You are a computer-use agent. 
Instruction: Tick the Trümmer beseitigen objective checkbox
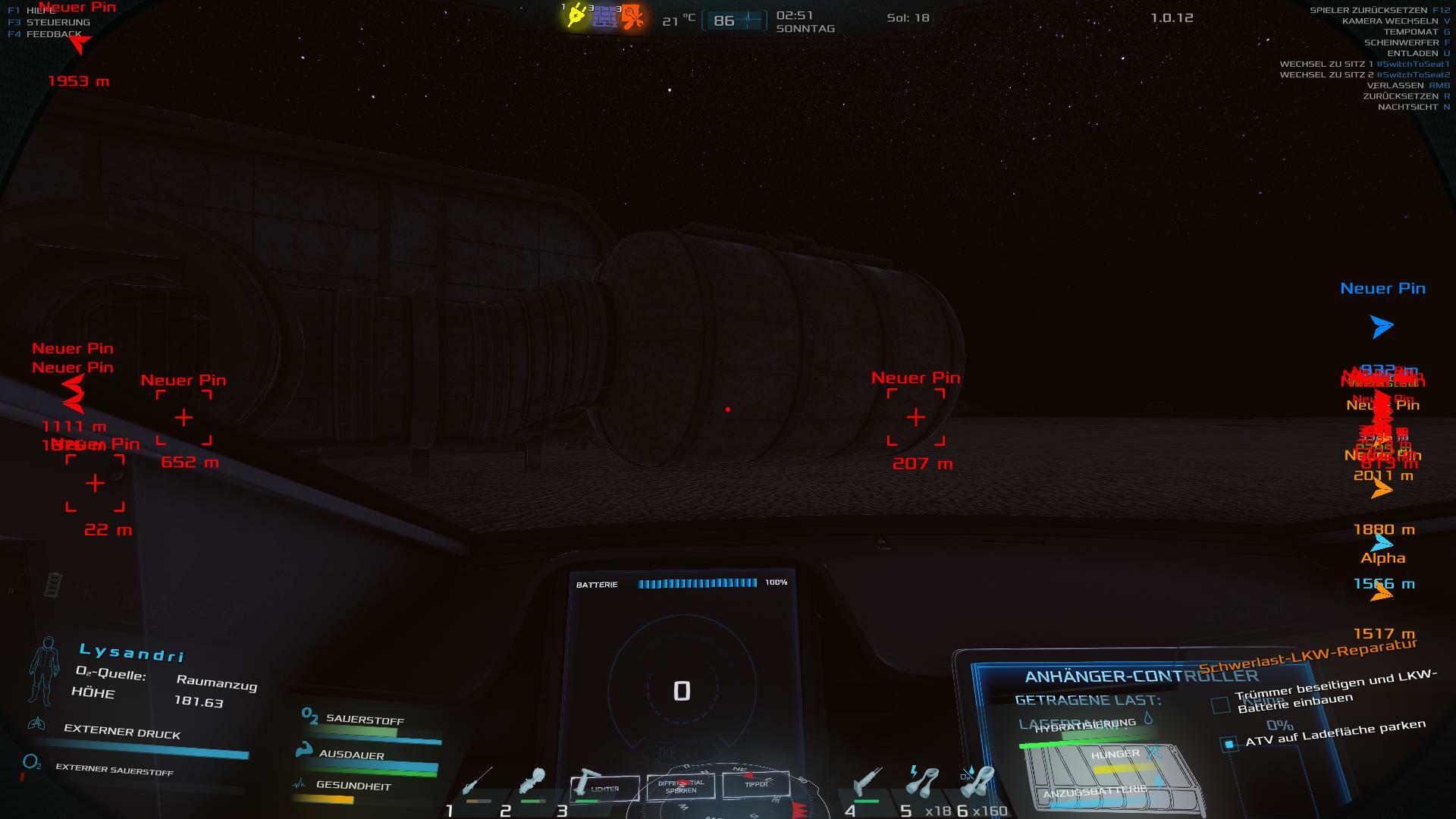click(1220, 705)
